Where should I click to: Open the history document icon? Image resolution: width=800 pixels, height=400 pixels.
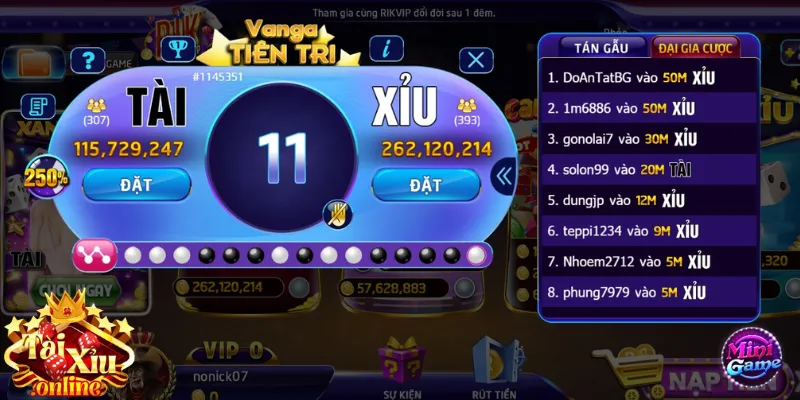(x=40, y=105)
